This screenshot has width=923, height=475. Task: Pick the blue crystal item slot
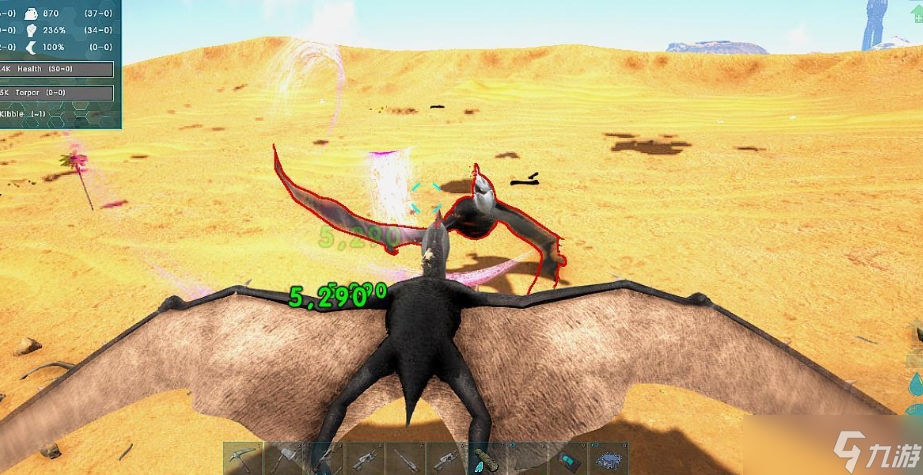click(607, 459)
